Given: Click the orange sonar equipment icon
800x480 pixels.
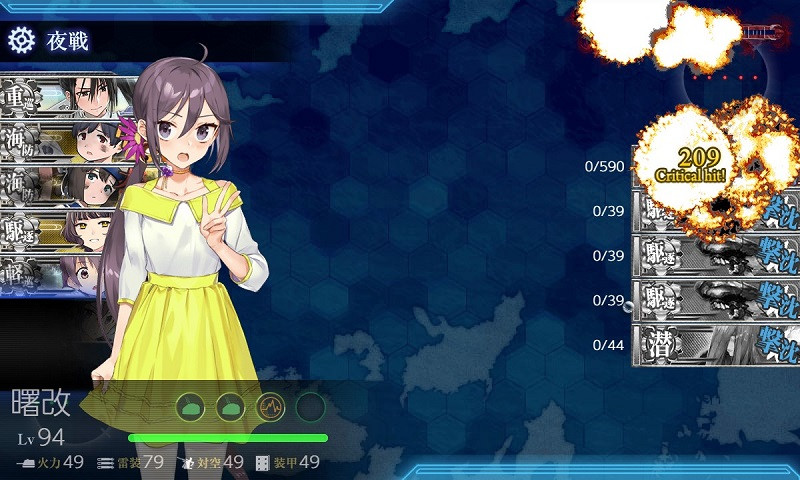Looking at the screenshot, I should 271,406.
